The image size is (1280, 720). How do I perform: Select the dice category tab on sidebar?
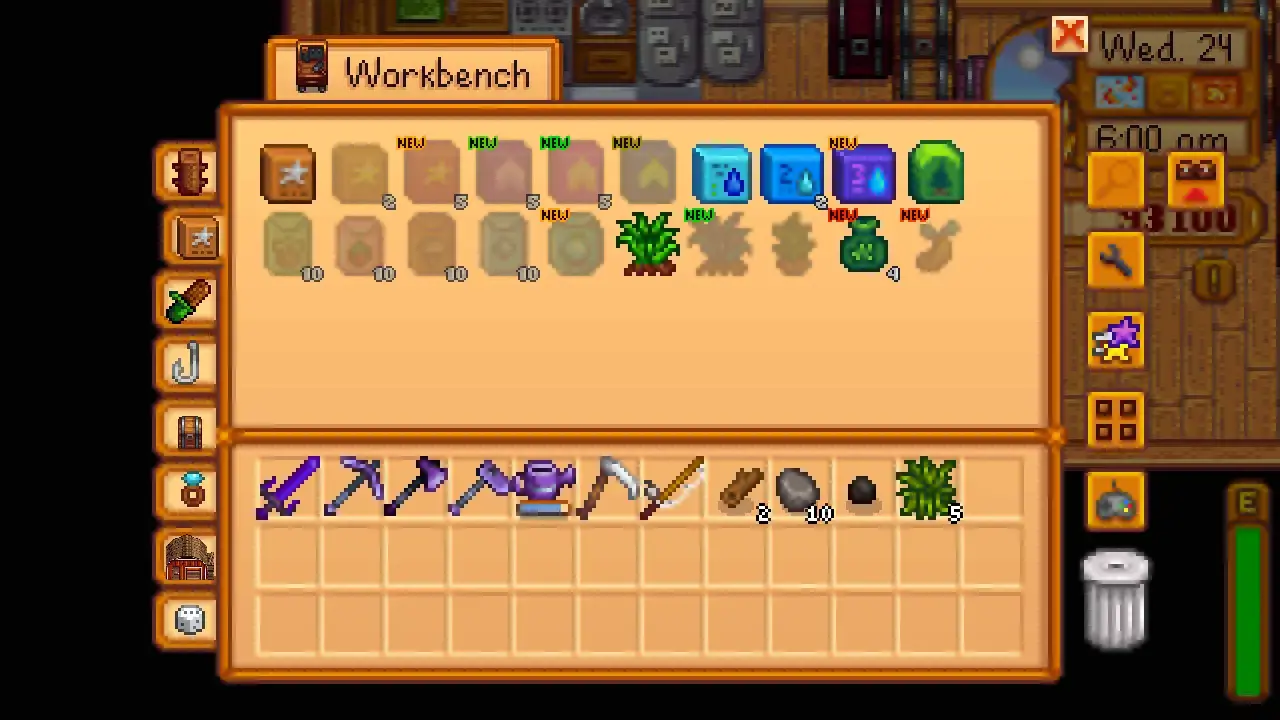pyautogui.click(x=189, y=620)
